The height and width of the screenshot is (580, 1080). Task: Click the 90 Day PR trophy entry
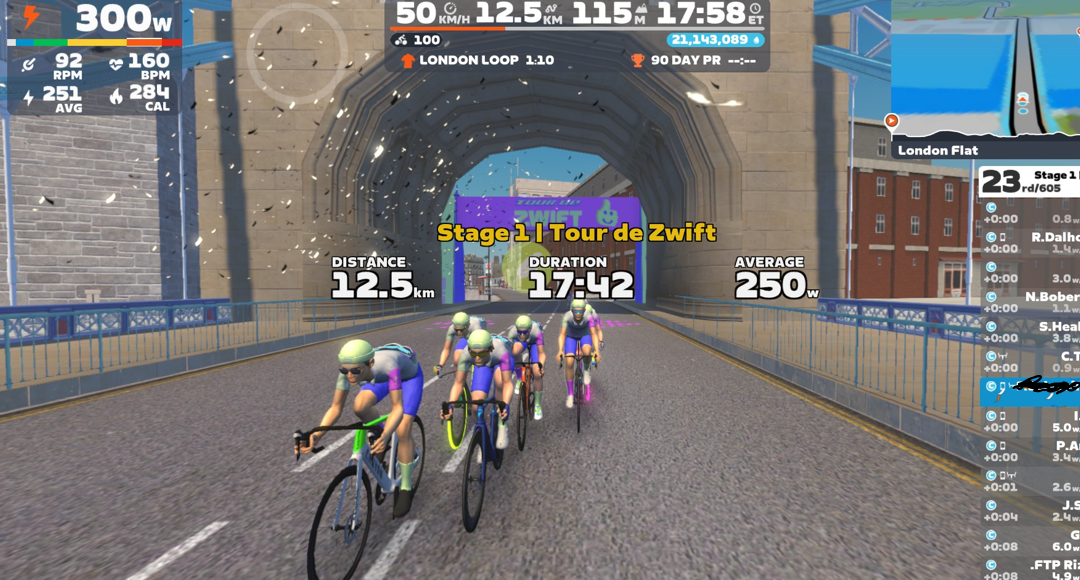pos(690,60)
